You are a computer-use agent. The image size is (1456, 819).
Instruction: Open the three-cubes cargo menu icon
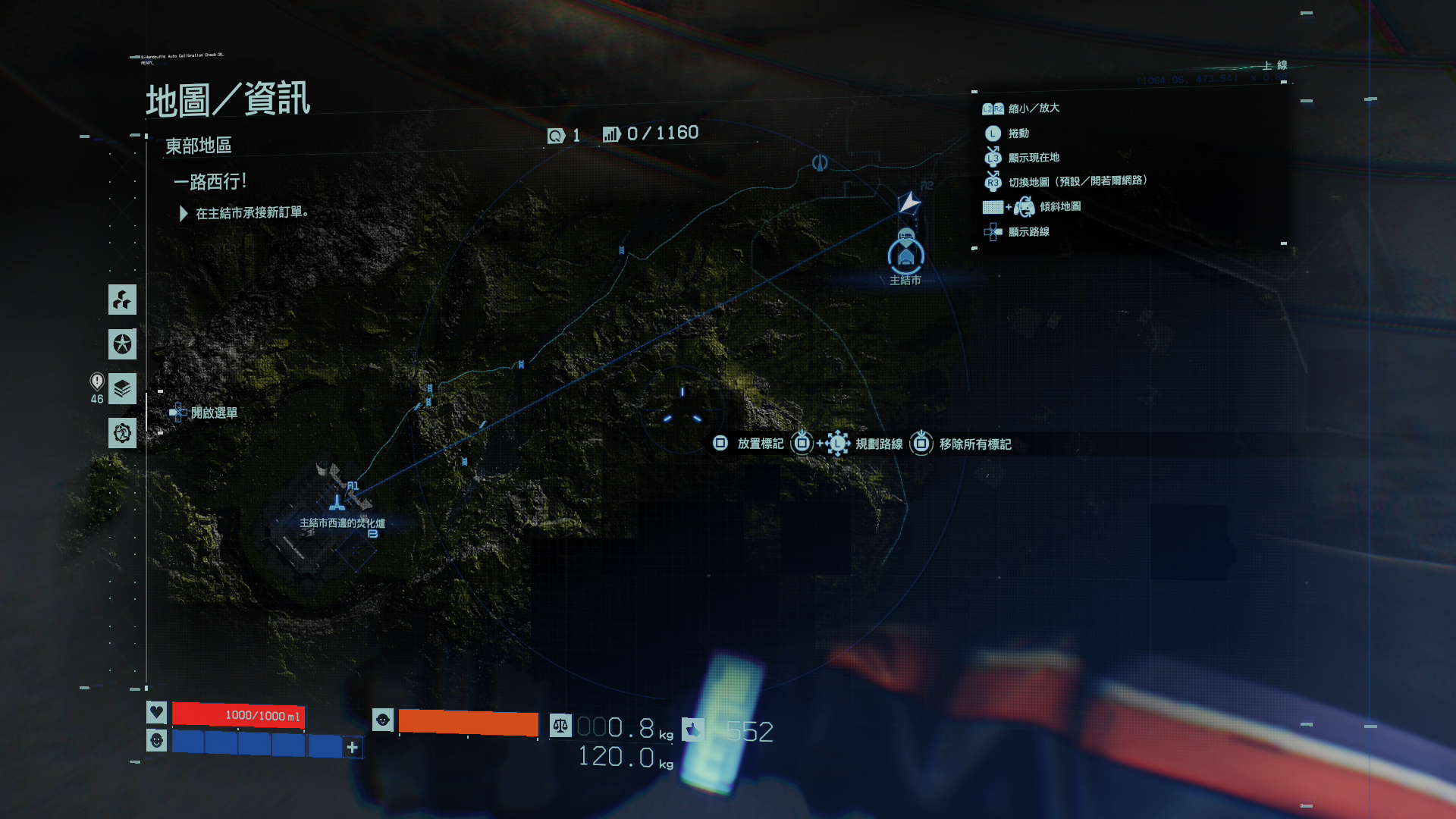coord(122,300)
